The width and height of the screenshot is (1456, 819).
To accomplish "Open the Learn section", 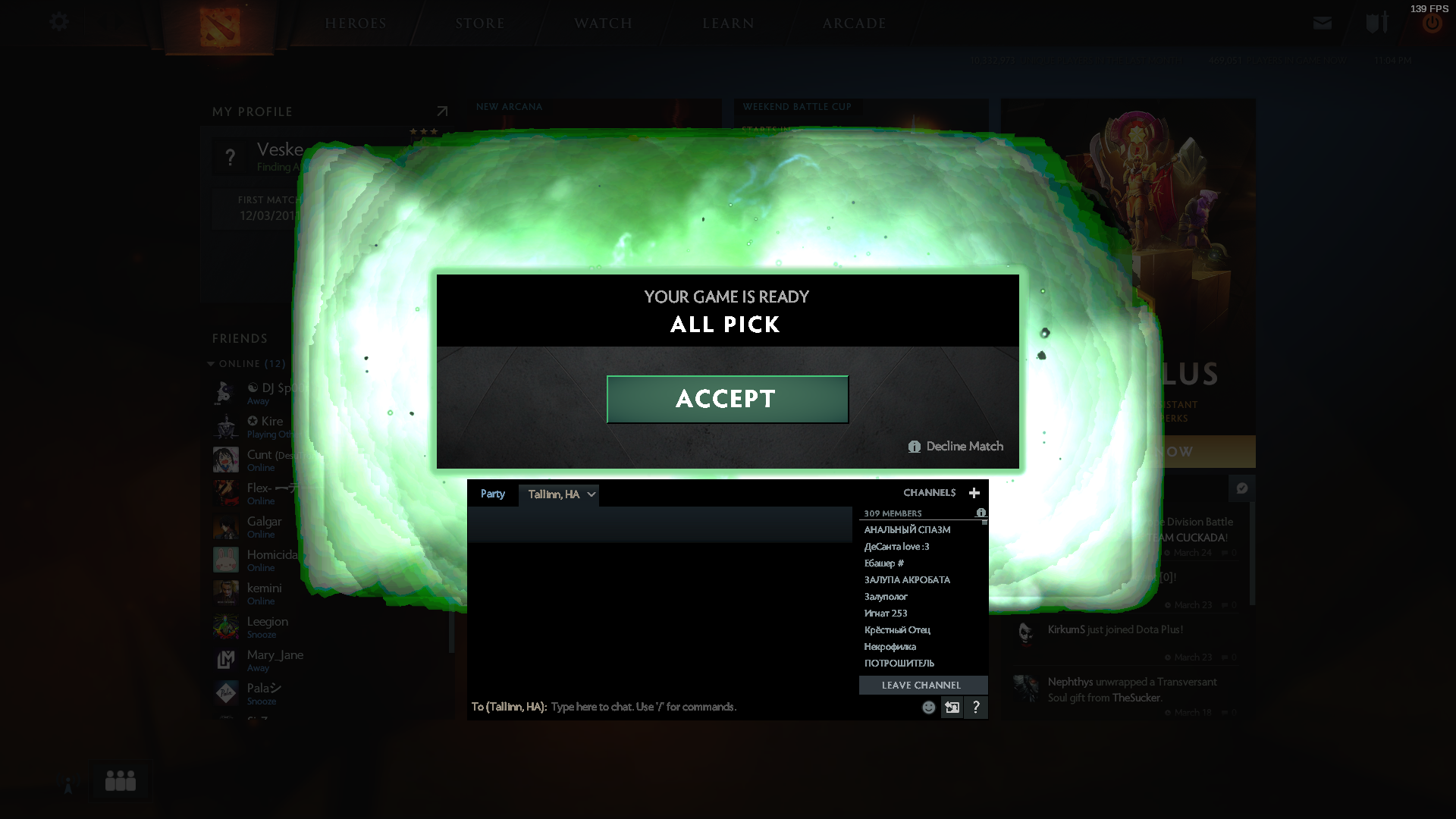I will pos(728,24).
